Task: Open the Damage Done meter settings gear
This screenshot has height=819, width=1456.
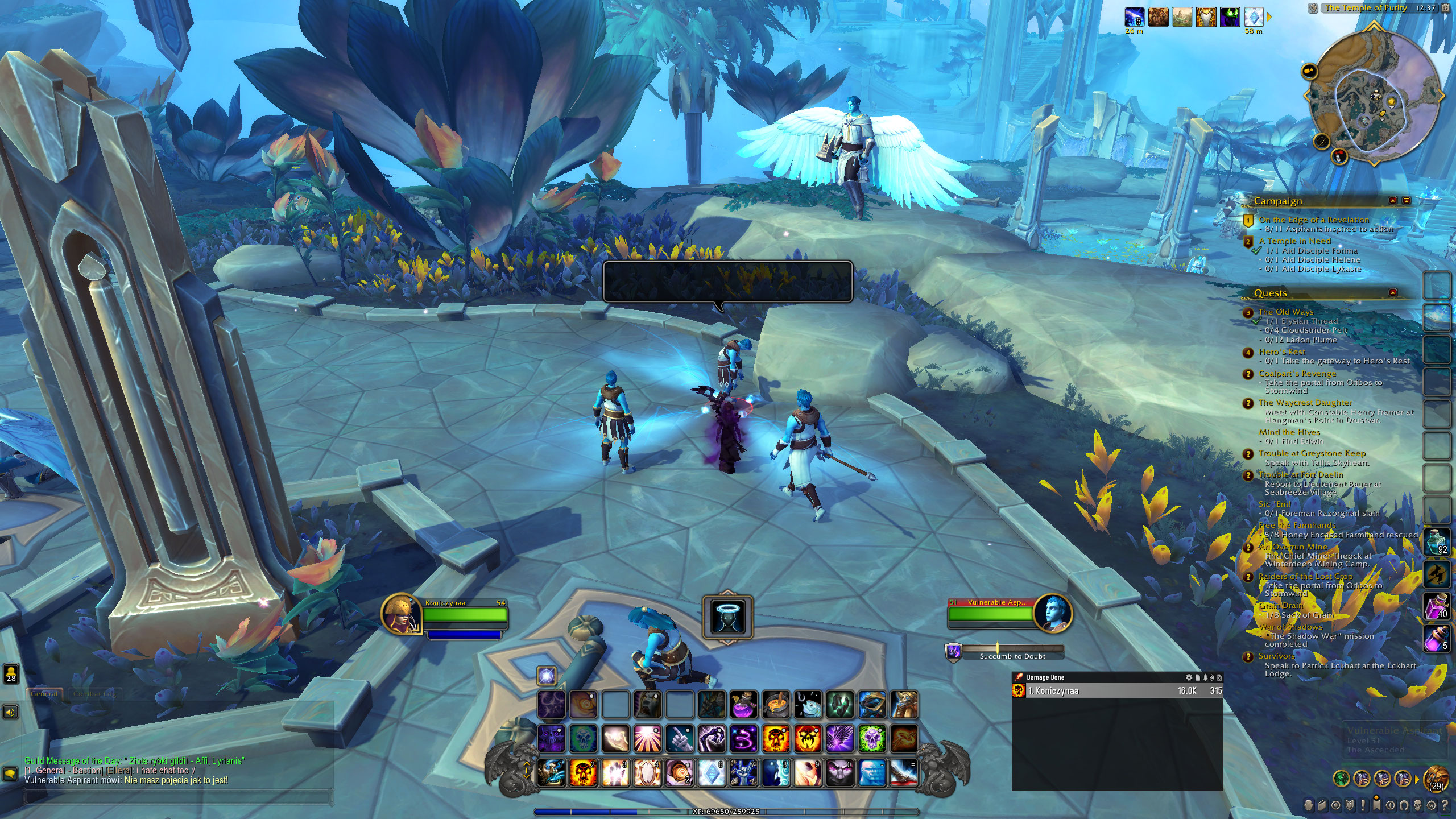Action: 1189,677
